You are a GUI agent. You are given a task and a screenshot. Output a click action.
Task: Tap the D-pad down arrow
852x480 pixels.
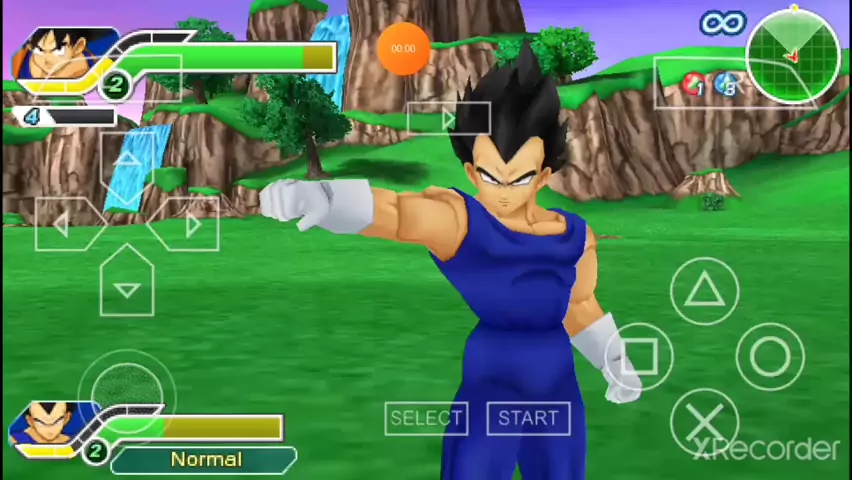point(127,287)
